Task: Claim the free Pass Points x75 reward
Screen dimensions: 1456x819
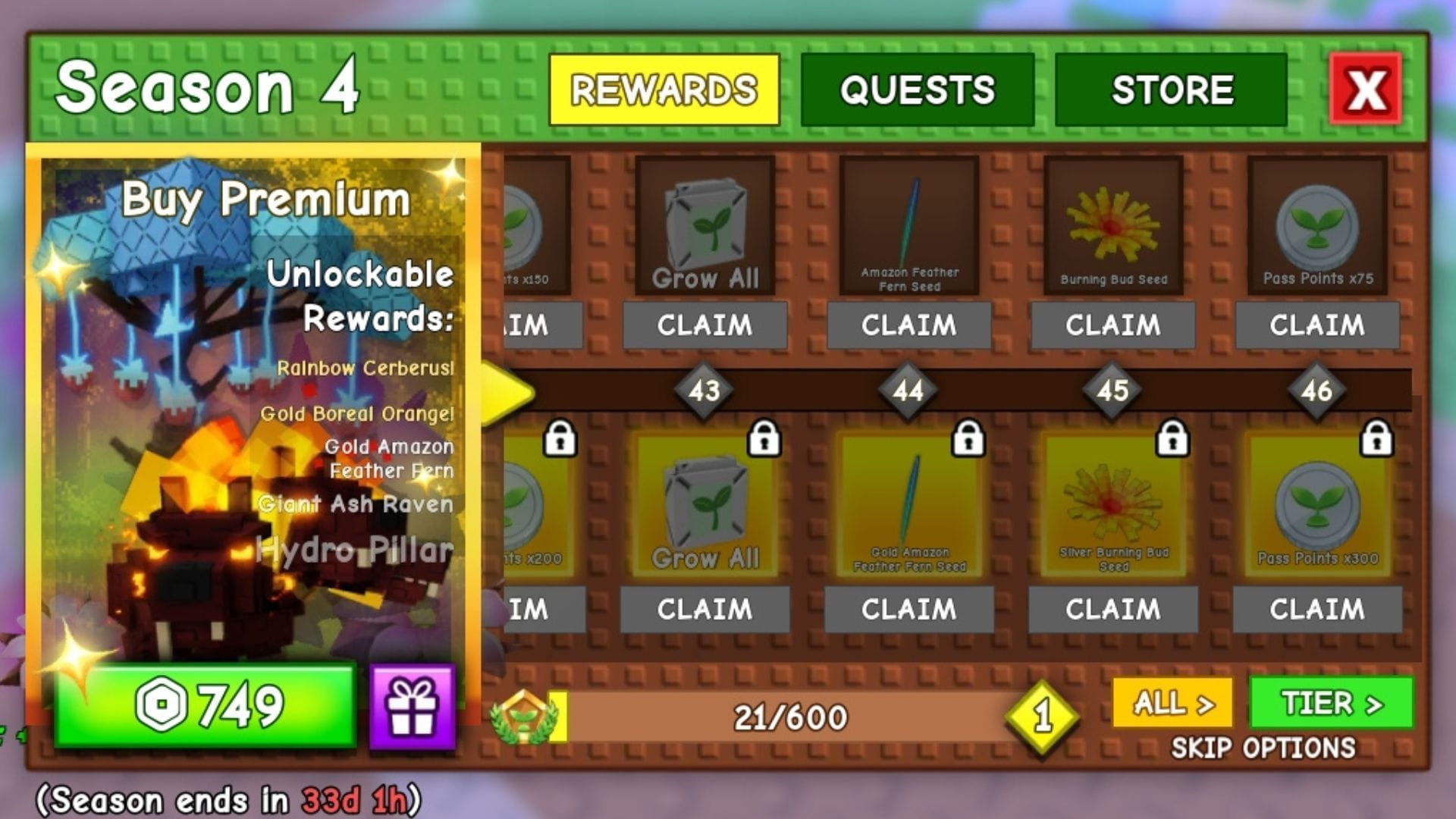Action: 1317,325
